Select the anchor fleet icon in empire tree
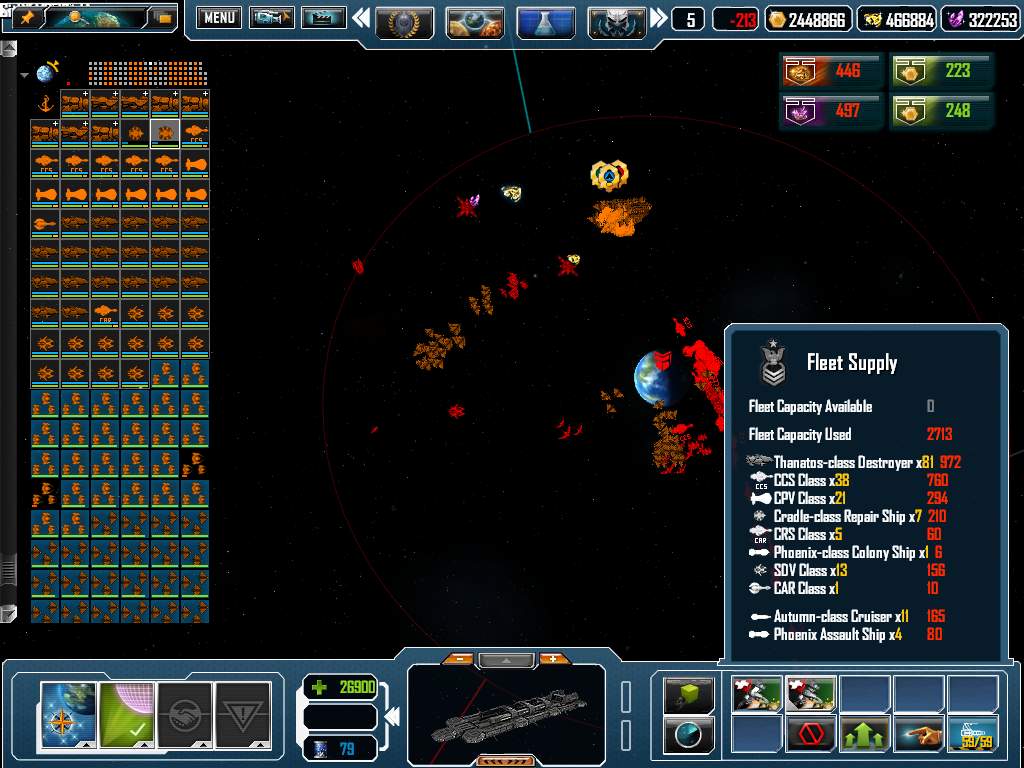Image resolution: width=1024 pixels, height=768 pixels. tap(44, 102)
